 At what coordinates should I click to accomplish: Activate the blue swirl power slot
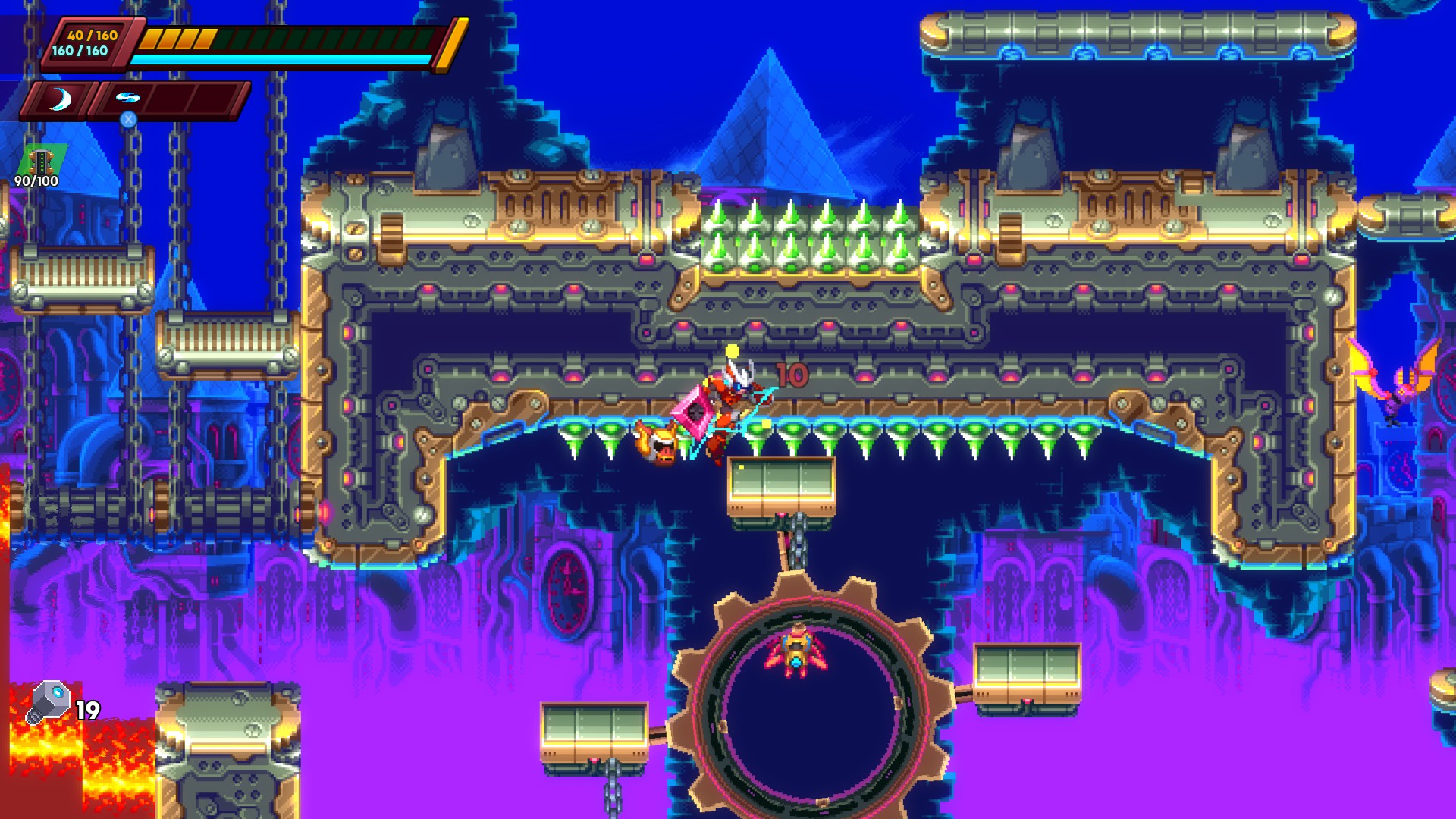click(128, 99)
